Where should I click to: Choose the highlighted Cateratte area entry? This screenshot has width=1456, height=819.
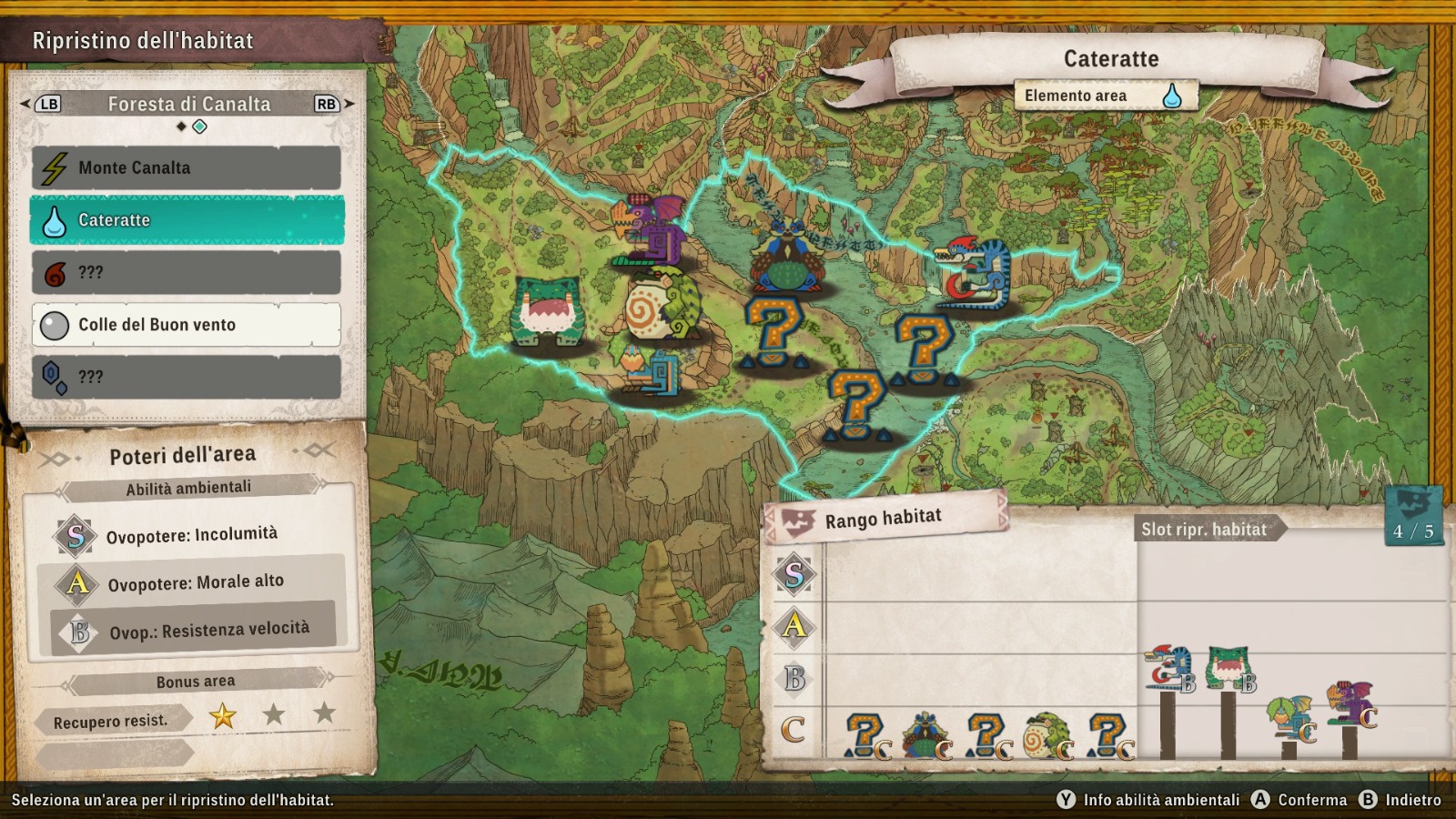[x=187, y=220]
